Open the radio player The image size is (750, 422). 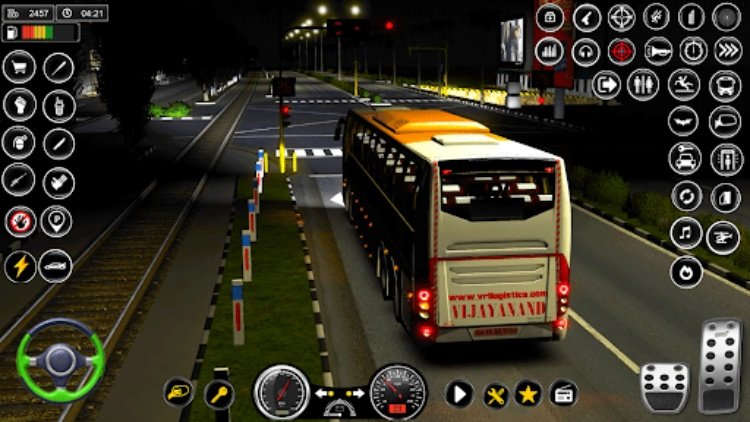563,393
